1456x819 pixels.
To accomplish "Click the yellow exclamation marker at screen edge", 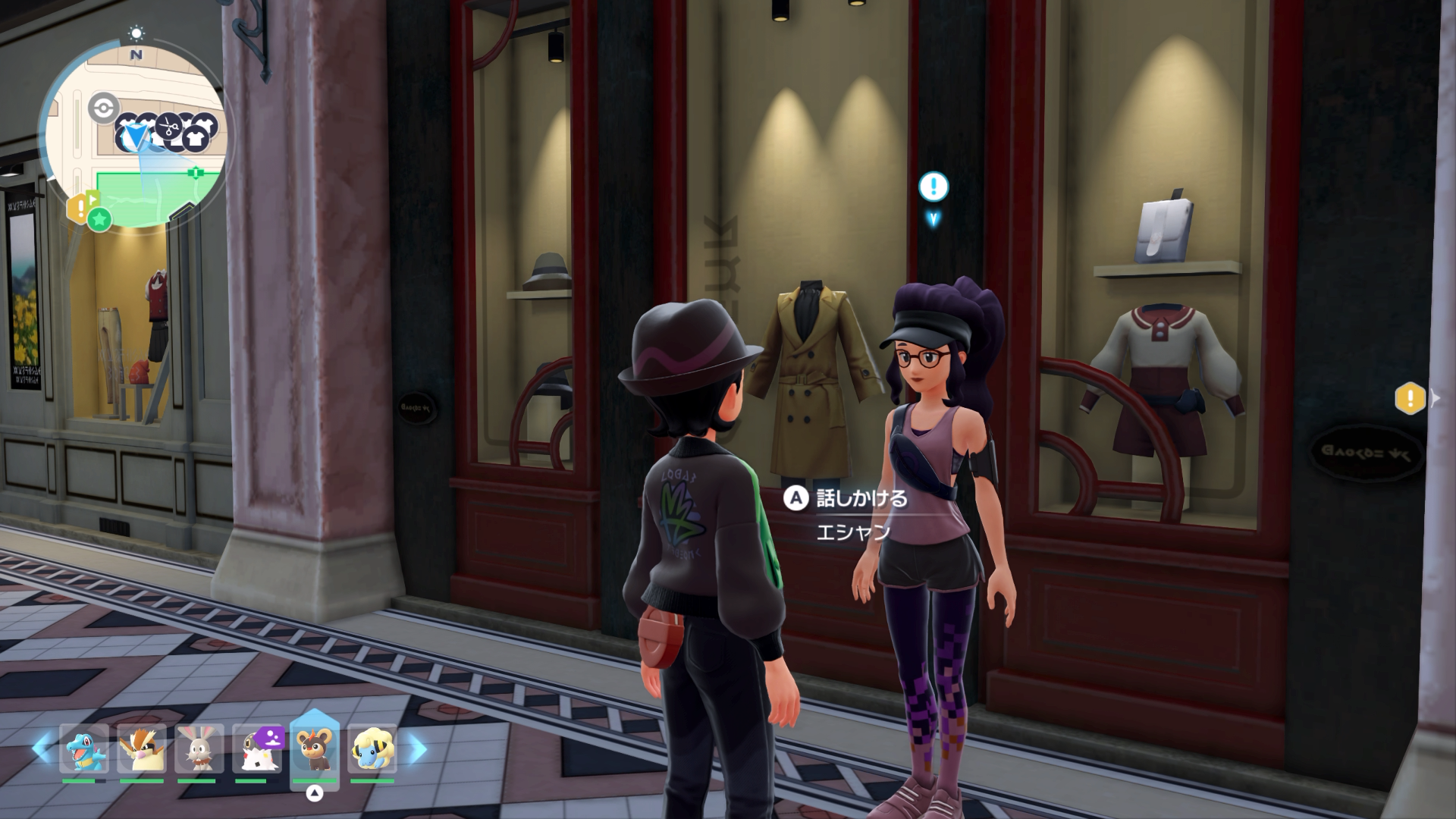I will (x=1410, y=398).
